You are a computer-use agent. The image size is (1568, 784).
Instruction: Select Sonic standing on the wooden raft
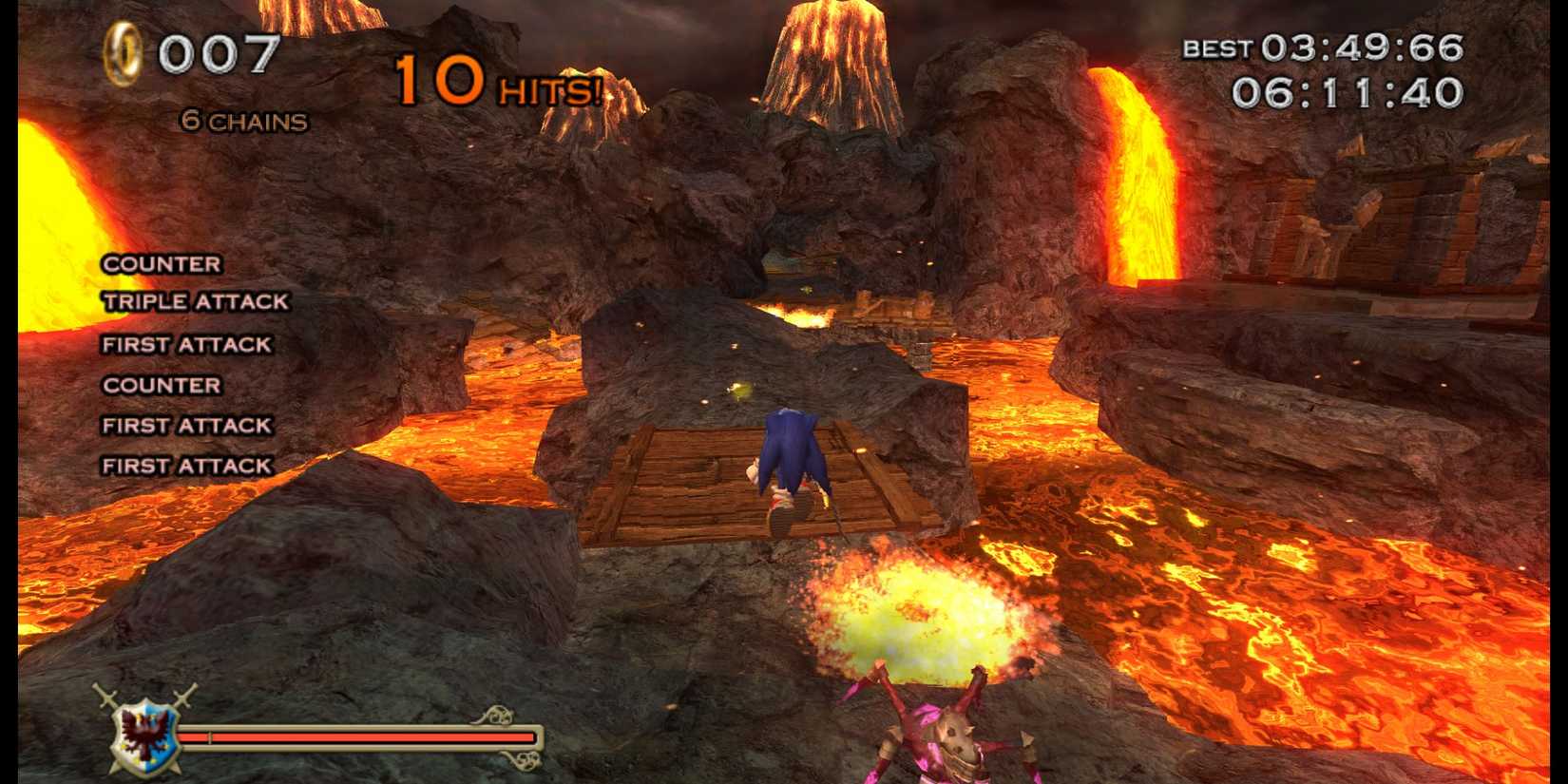pyautogui.click(x=789, y=466)
